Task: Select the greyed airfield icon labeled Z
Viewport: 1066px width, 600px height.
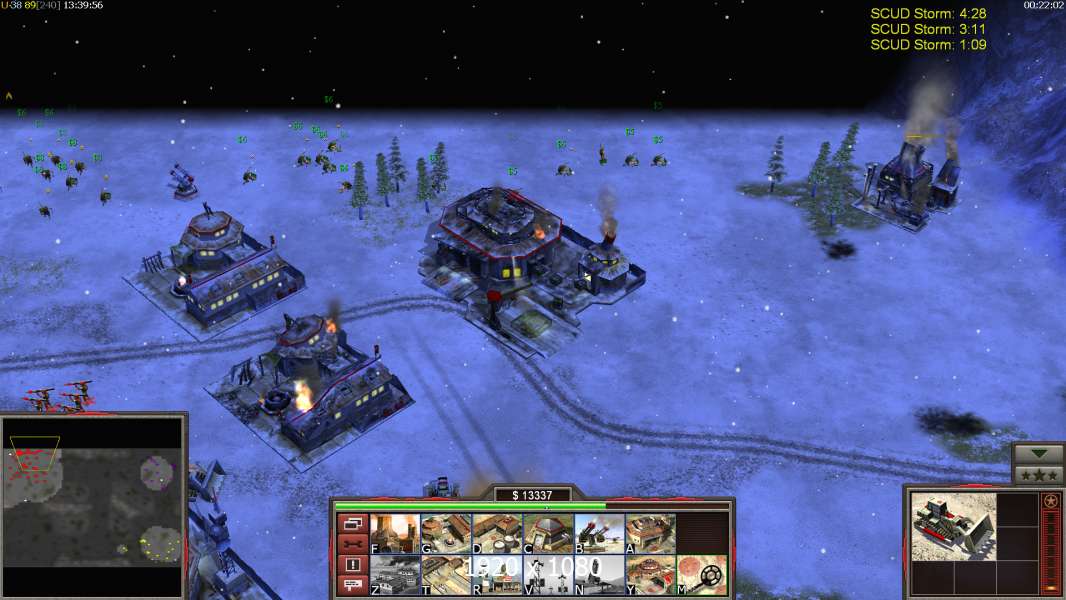Action: [395, 575]
